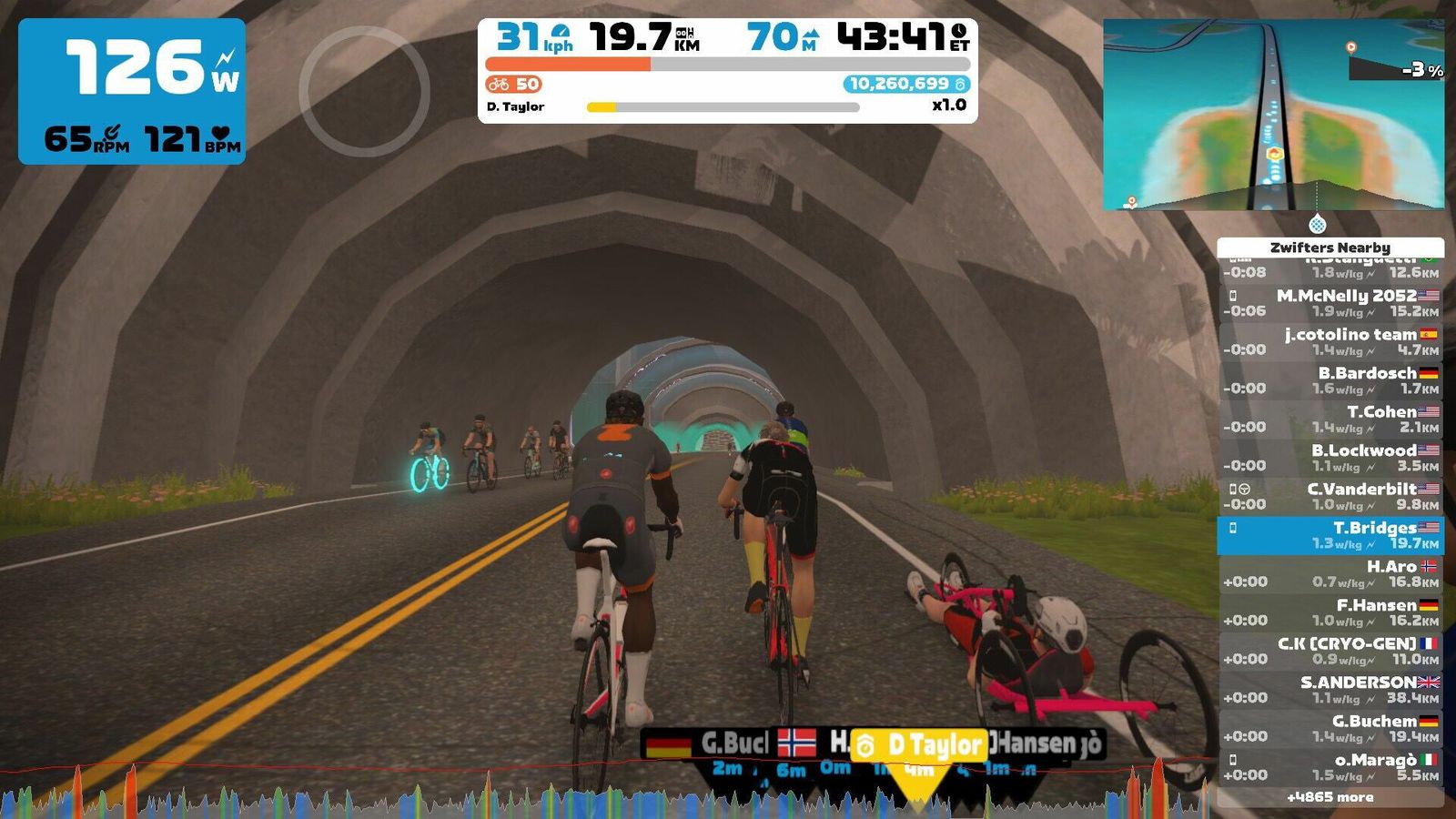Select M.McNelly 2052 in the nearby list

click(1330, 303)
